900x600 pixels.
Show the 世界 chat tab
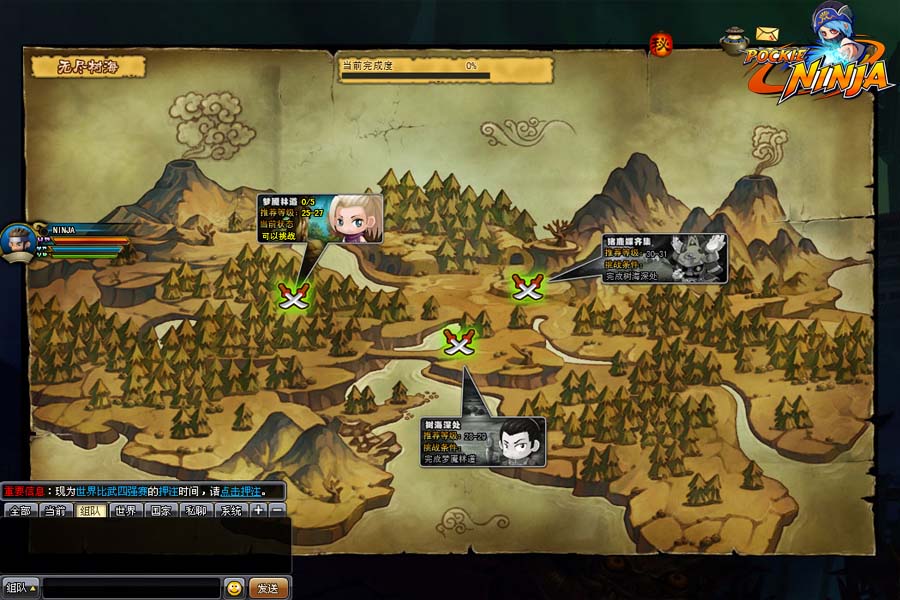(x=125, y=511)
